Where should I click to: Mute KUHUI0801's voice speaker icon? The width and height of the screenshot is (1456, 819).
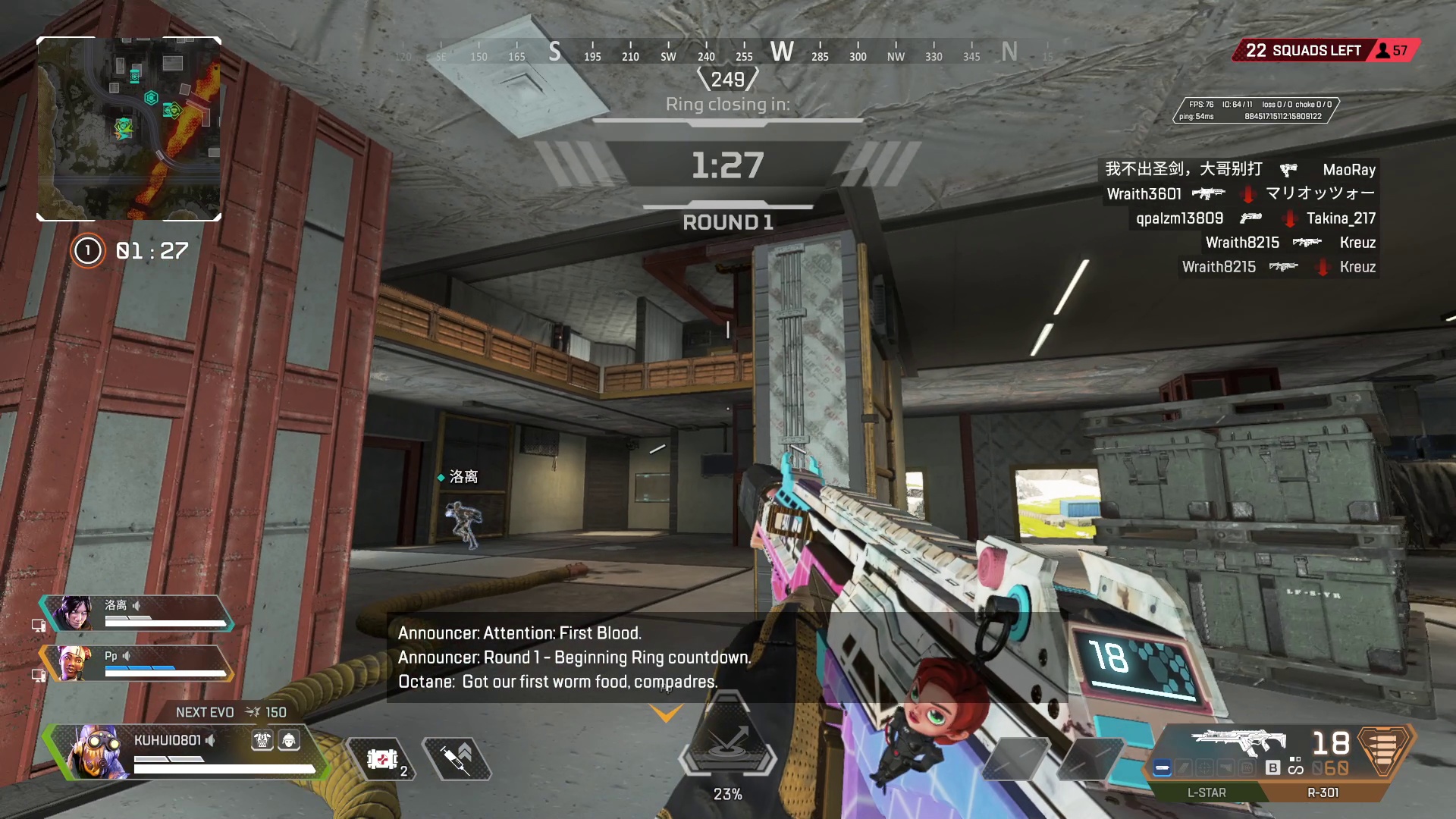tap(210, 741)
